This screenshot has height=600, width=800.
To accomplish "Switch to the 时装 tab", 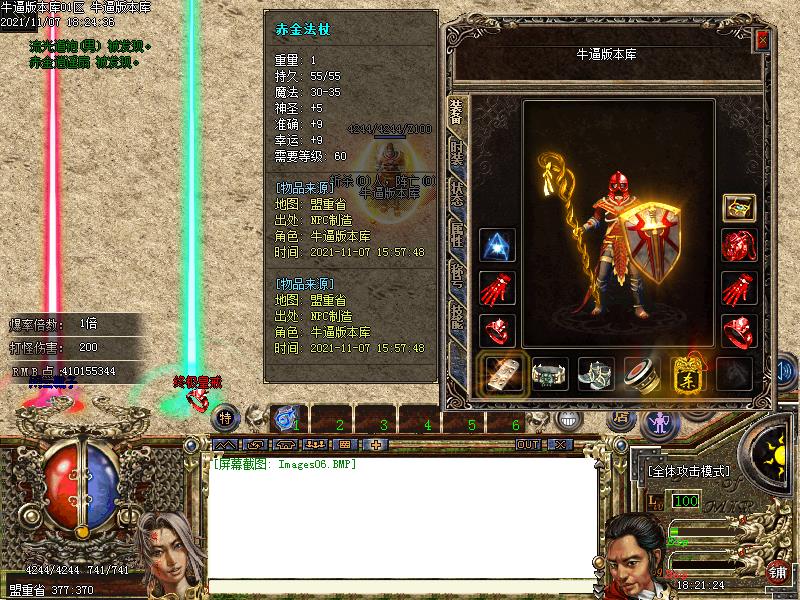I will [x=457, y=151].
